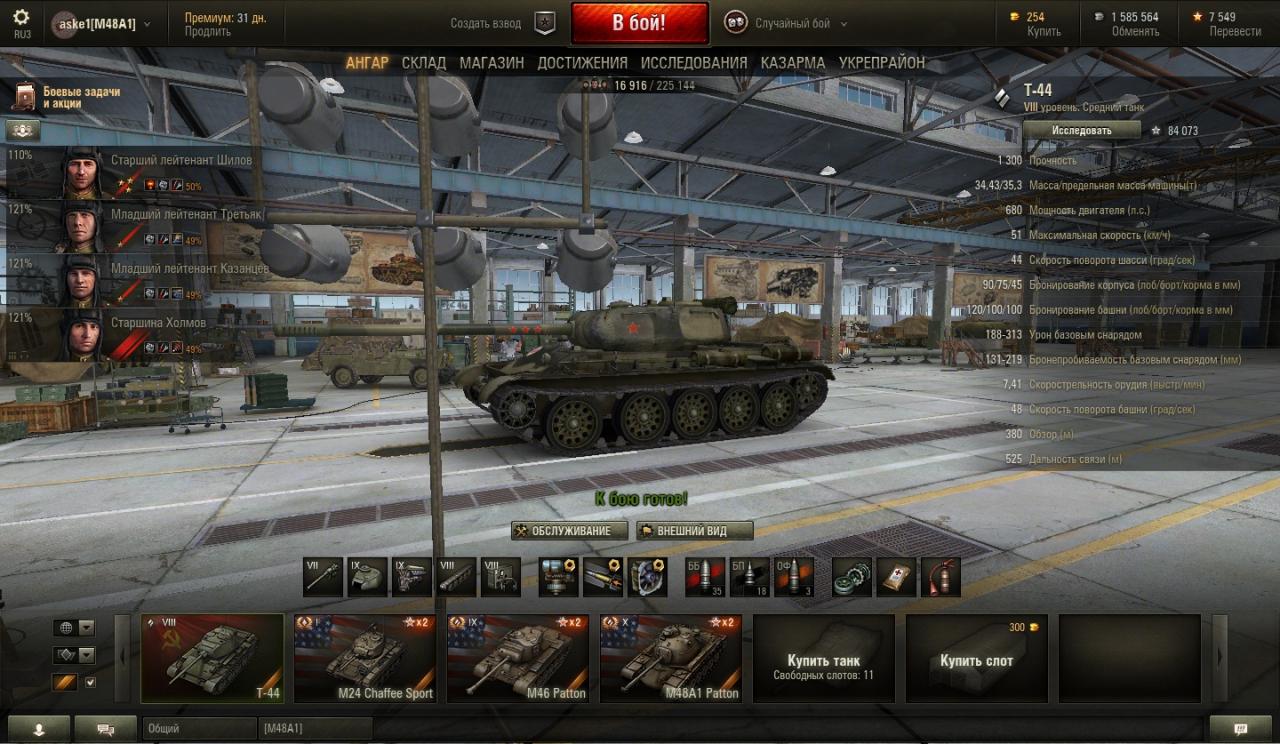Select the M46 Patton tank
Screen dimensions: 1280x744
click(x=518, y=658)
